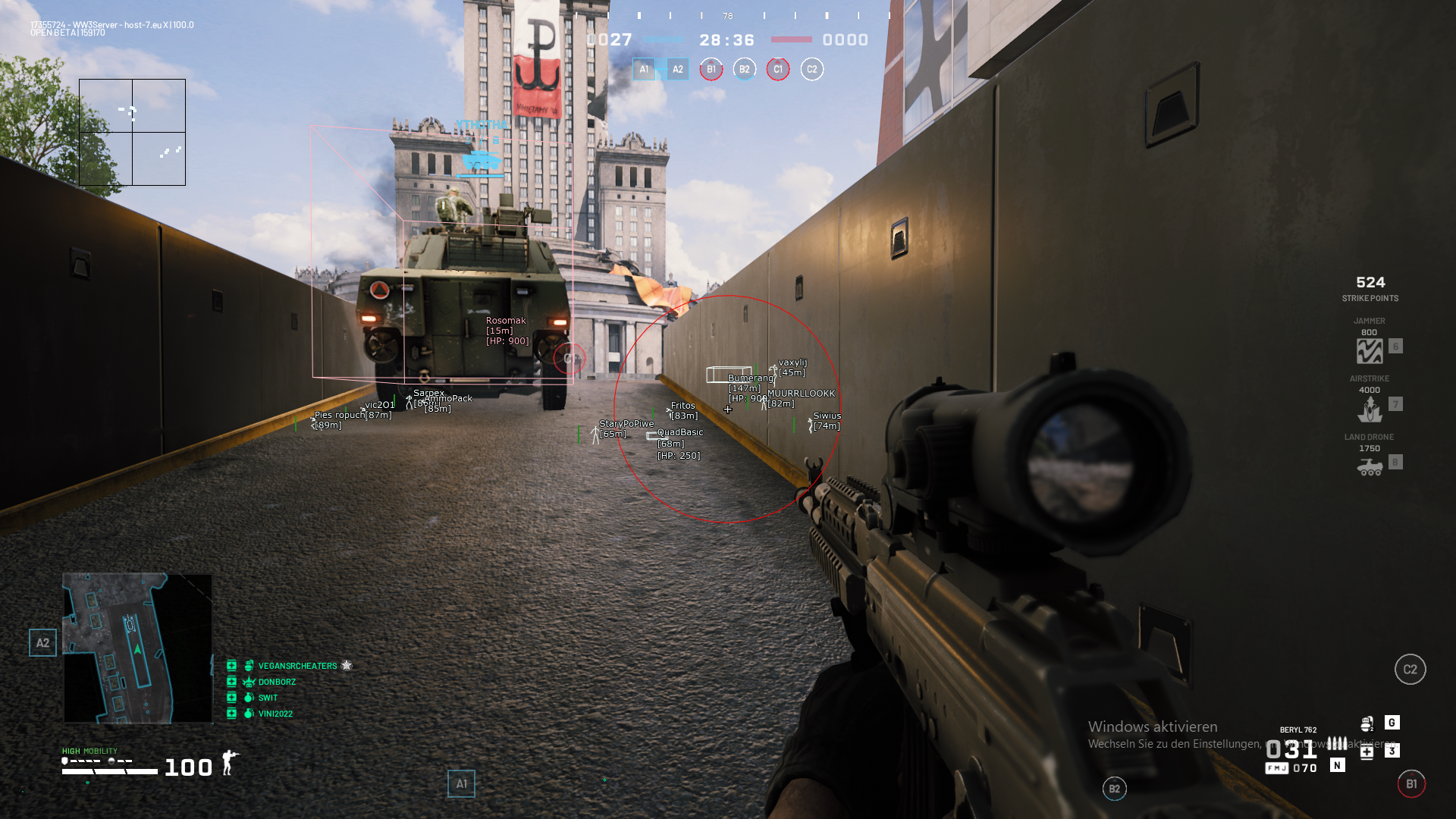Choose the B1 objective in the top bar
This screenshot has width=1456, height=819.
[711, 70]
